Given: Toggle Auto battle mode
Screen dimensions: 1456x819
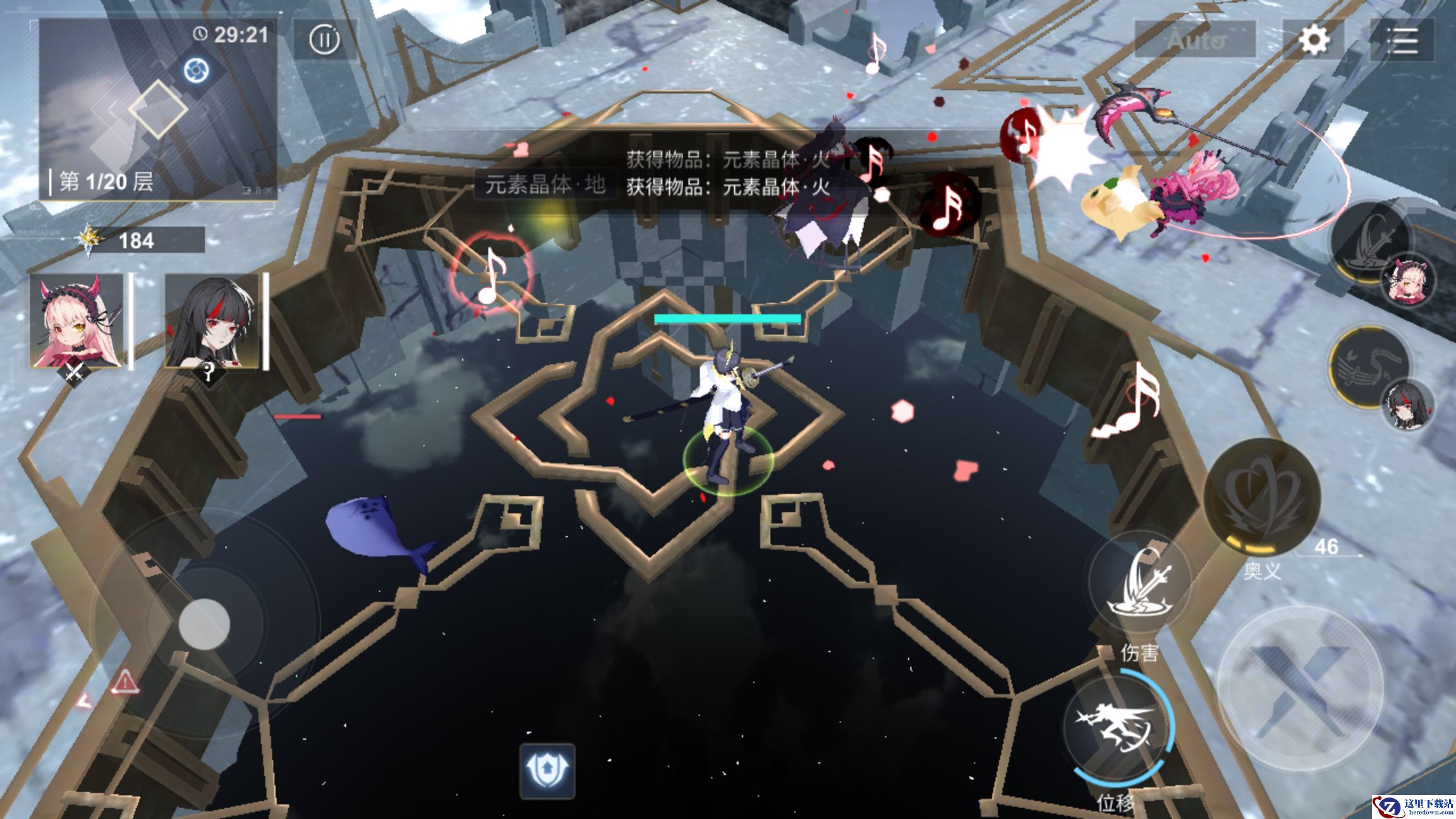Looking at the screenshot, I should click(x=1195, y=40).
